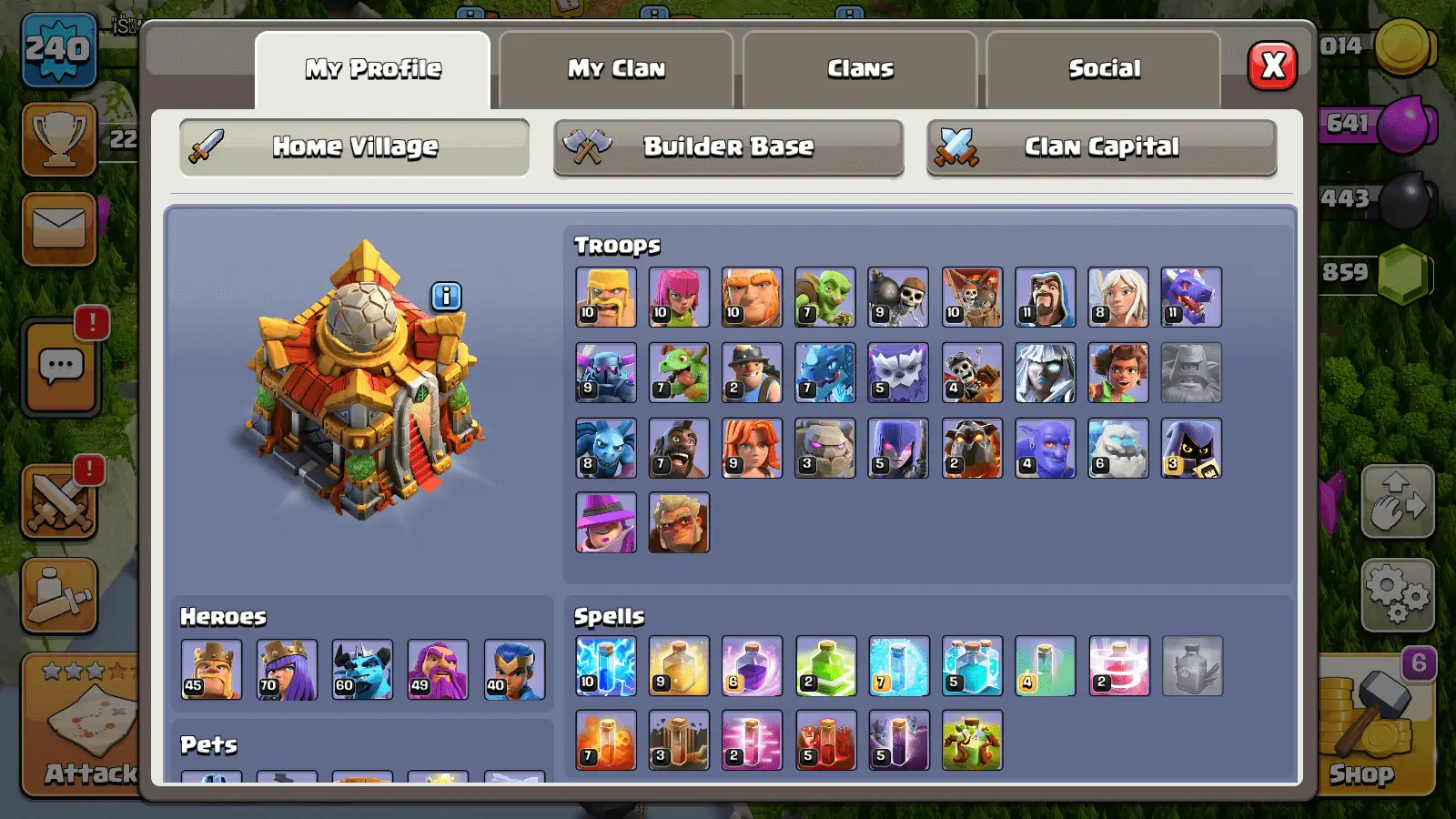Screen dimensions: 1456x819
Task: Choose the Goblin troop icon
Action: (824, 298)
